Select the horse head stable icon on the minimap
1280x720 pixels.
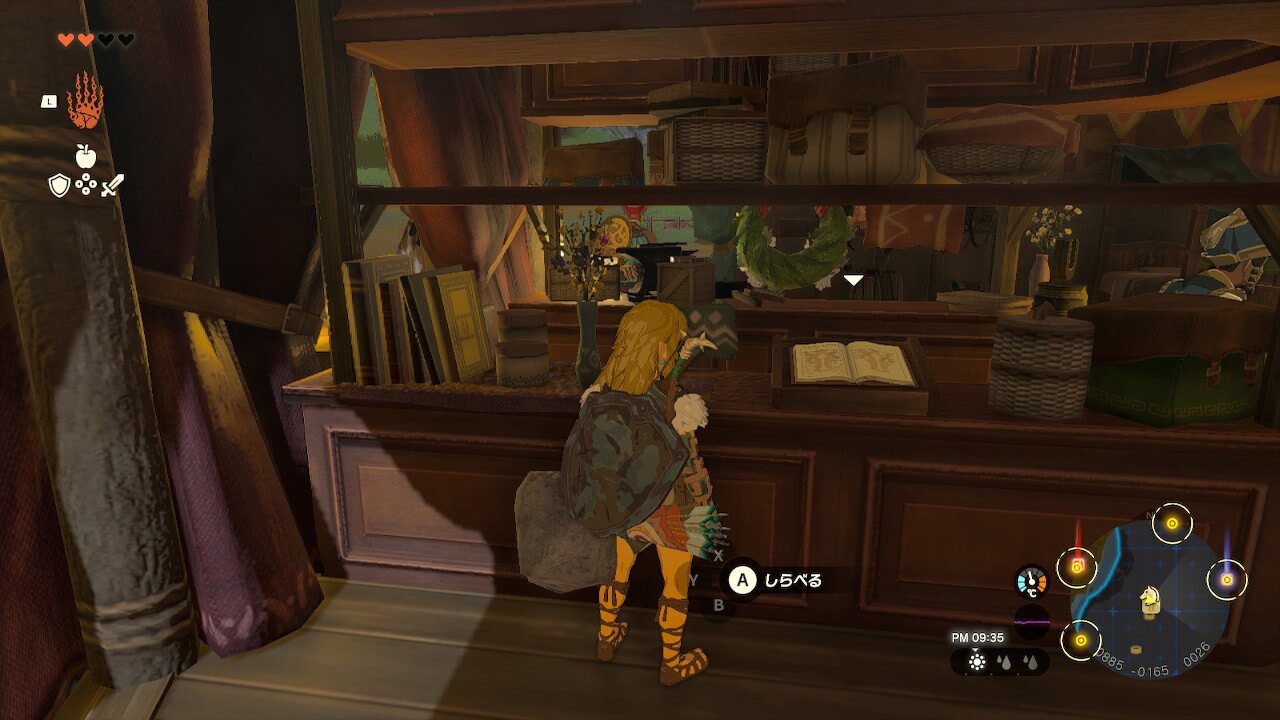(1150, 599)
